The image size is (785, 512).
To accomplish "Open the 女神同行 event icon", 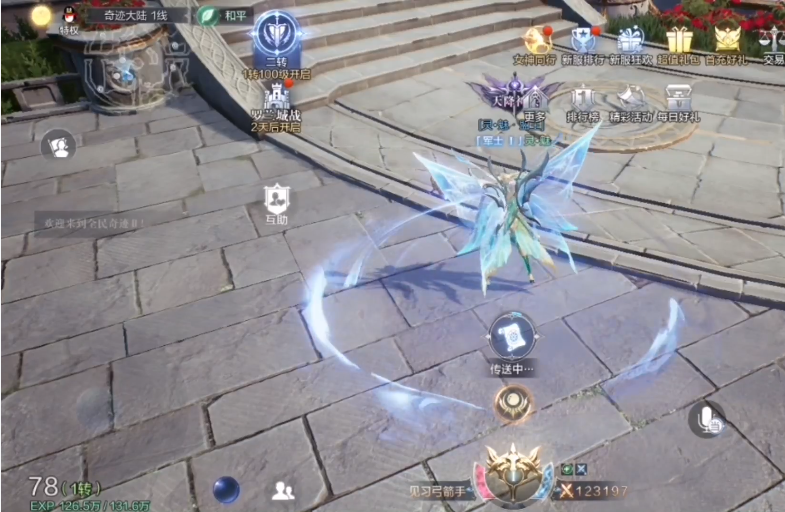I will pos(537,40).
